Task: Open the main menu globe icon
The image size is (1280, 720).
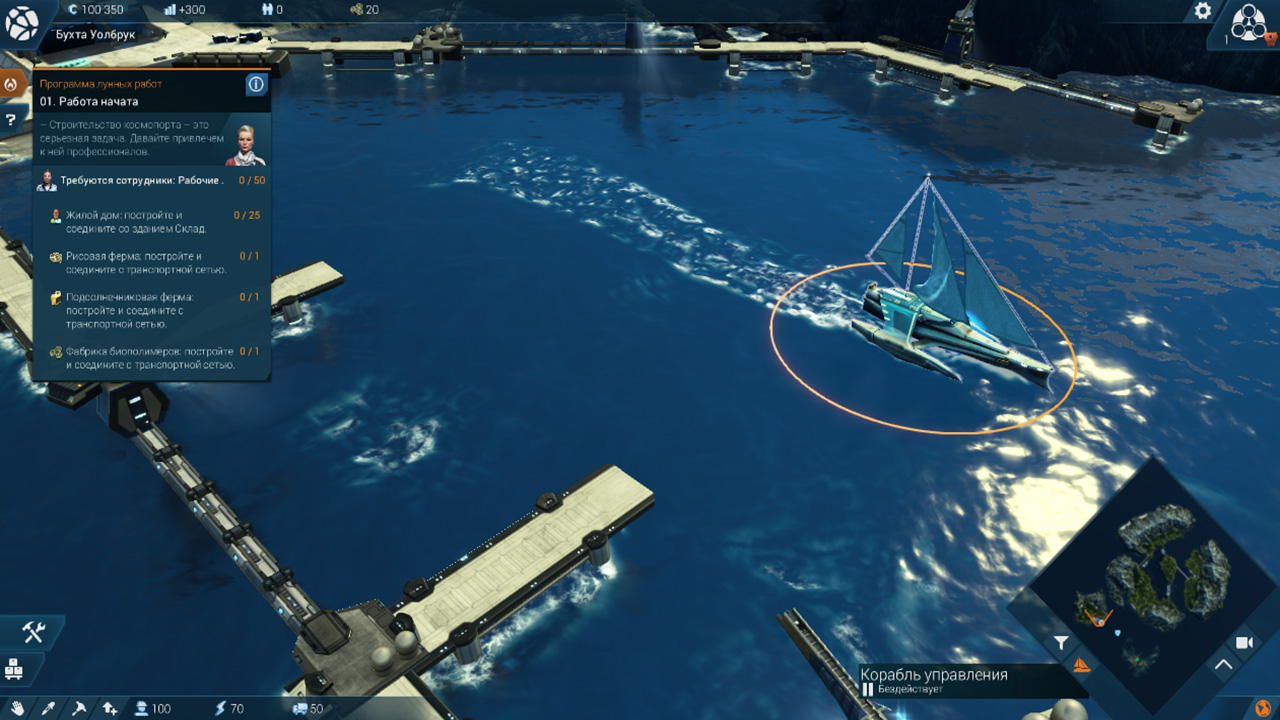Action: [22, 23]
